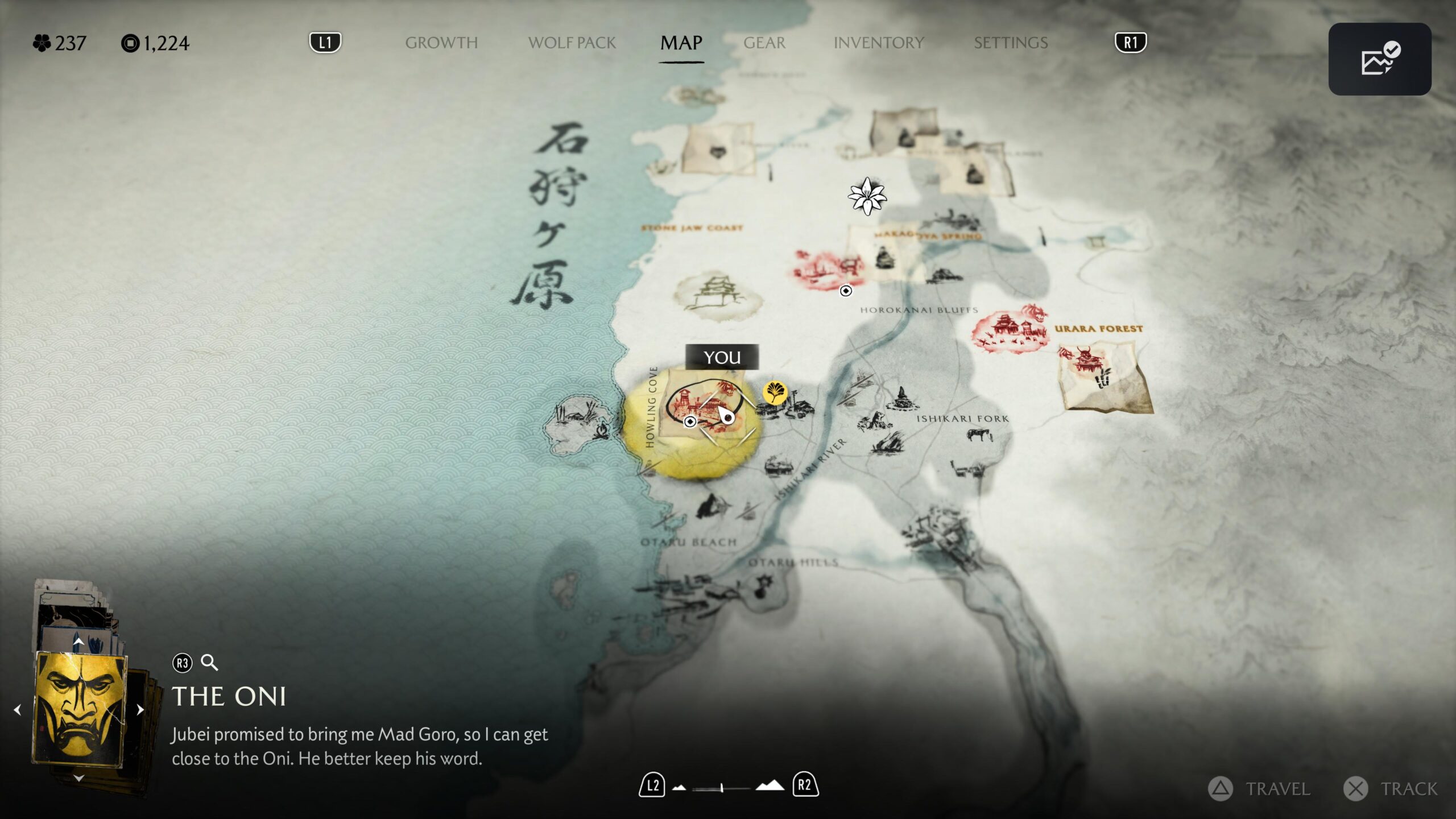1456x819 pixels.
Task: Select the castle marker below Stone Jaw Coast
Action: 718,294
